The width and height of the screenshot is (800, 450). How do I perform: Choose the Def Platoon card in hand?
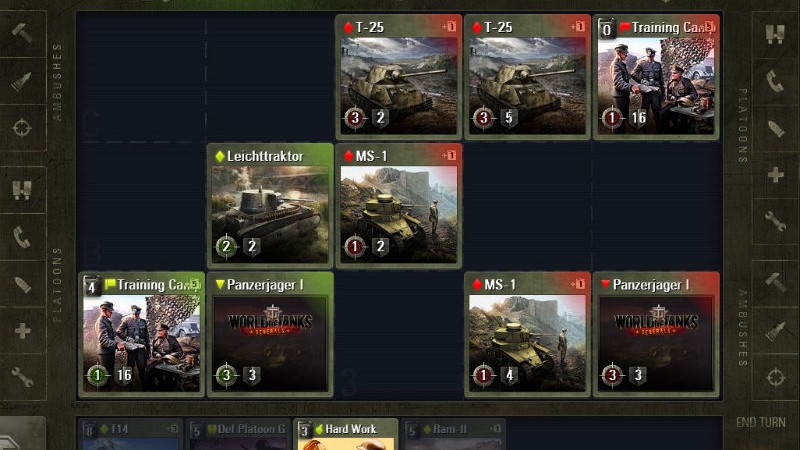240,435
